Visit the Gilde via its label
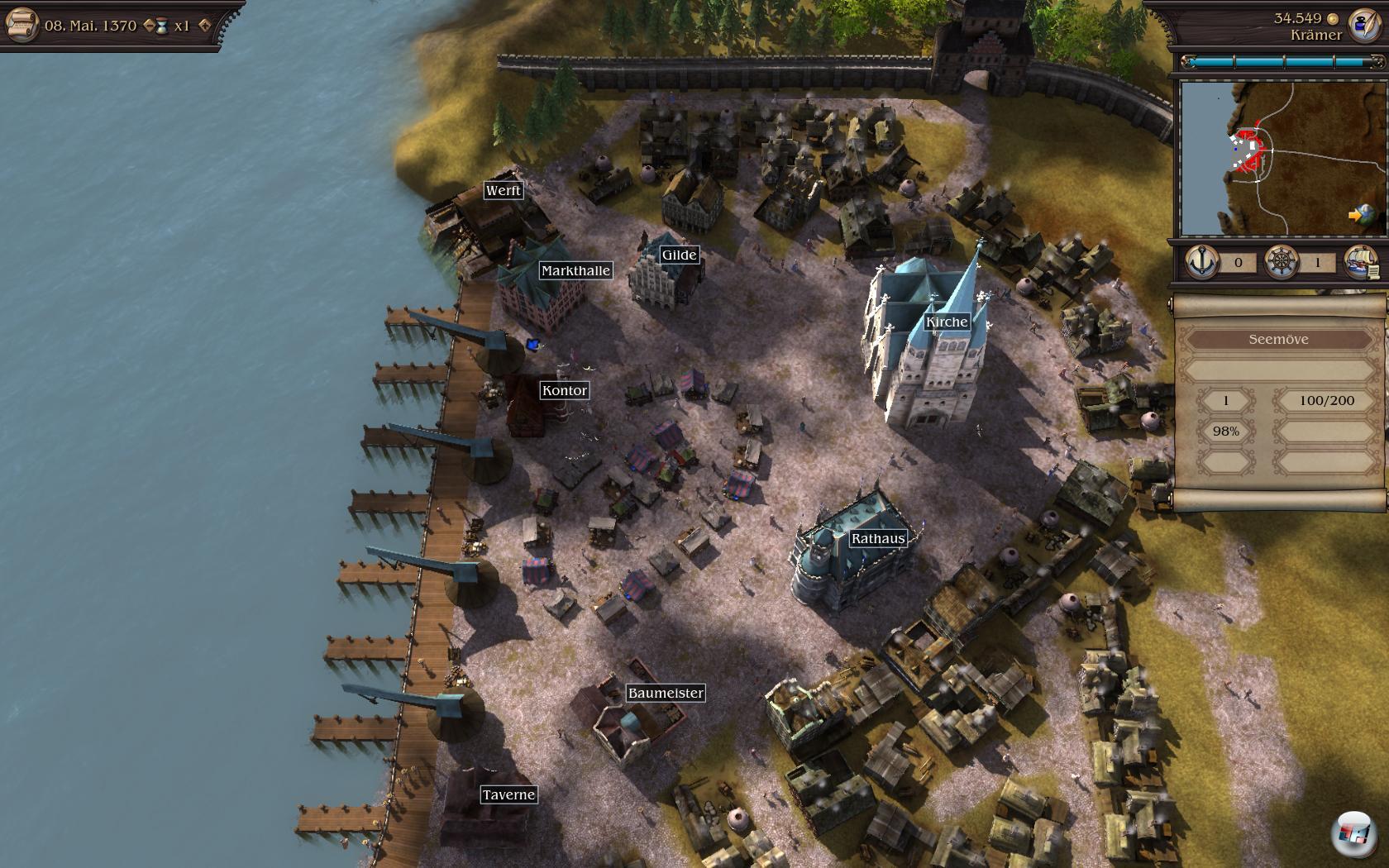 coord(679,255)
